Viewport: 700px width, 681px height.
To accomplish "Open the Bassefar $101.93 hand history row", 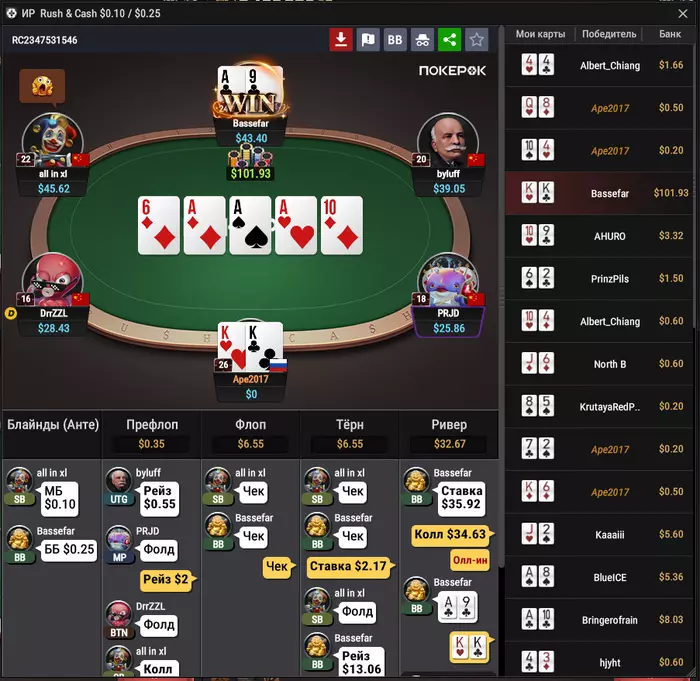I will (x=602, y=193).
